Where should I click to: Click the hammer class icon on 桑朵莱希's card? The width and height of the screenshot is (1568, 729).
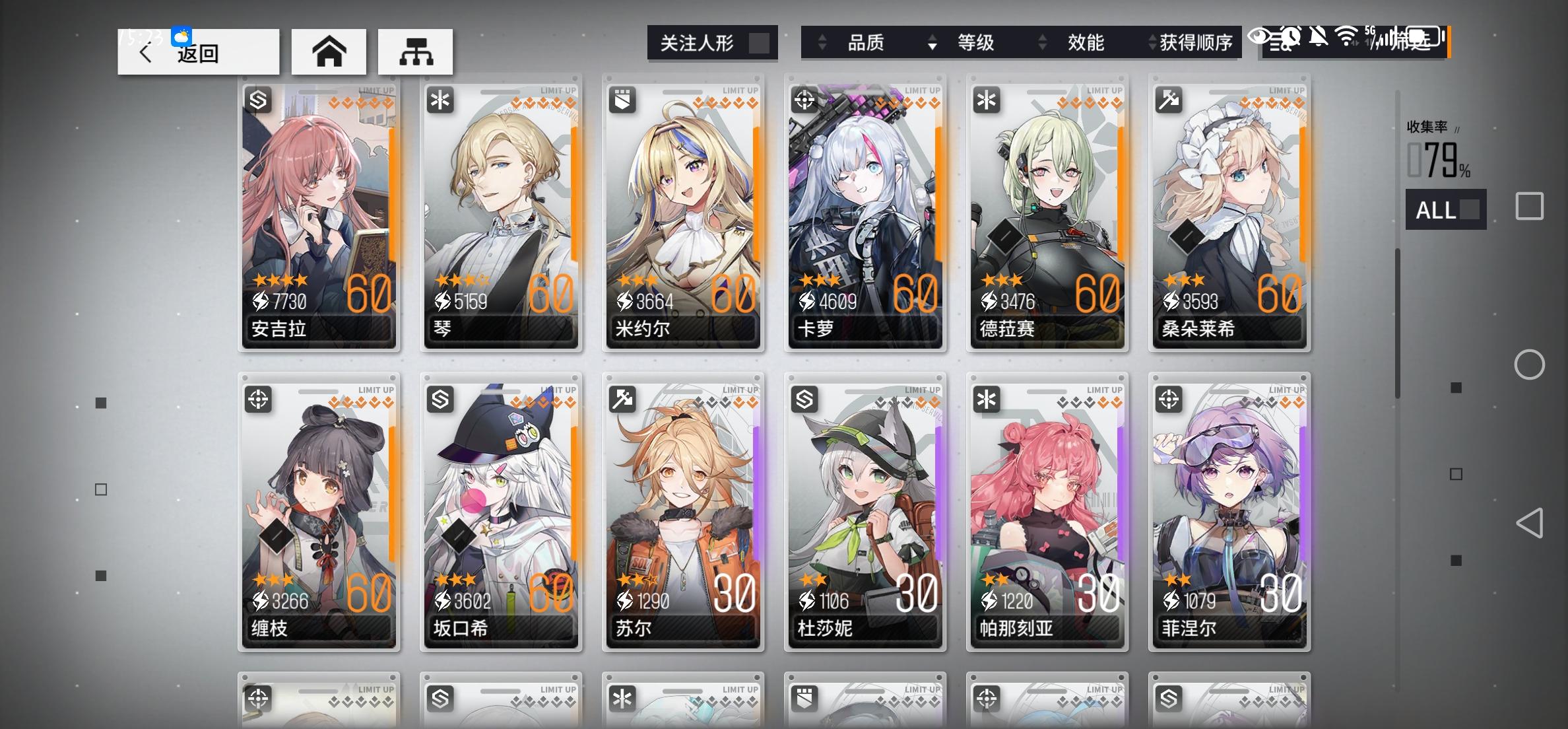pos(1169,99)
